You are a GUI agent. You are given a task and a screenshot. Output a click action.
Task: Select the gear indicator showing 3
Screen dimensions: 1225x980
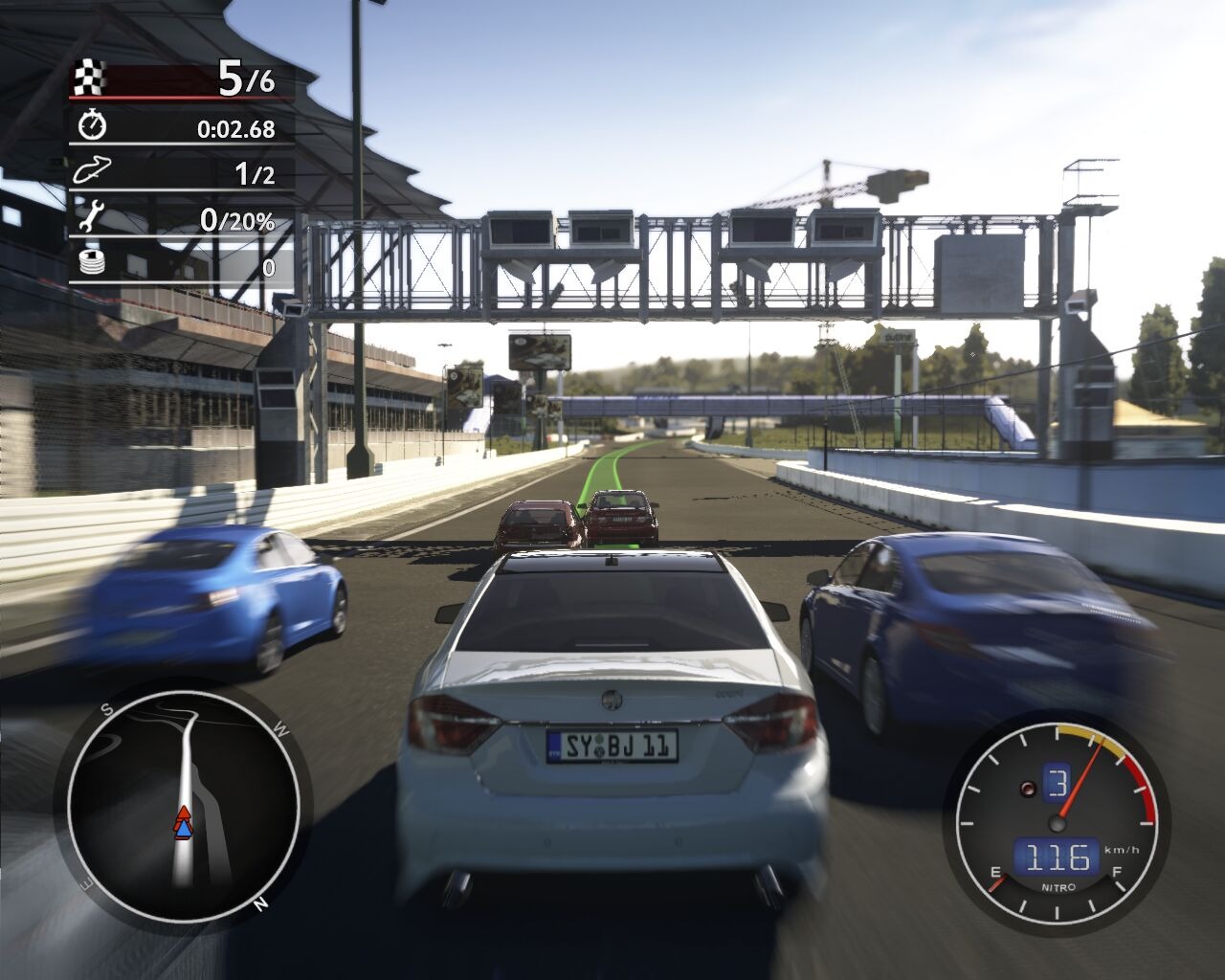click(x=1057, y=783)
